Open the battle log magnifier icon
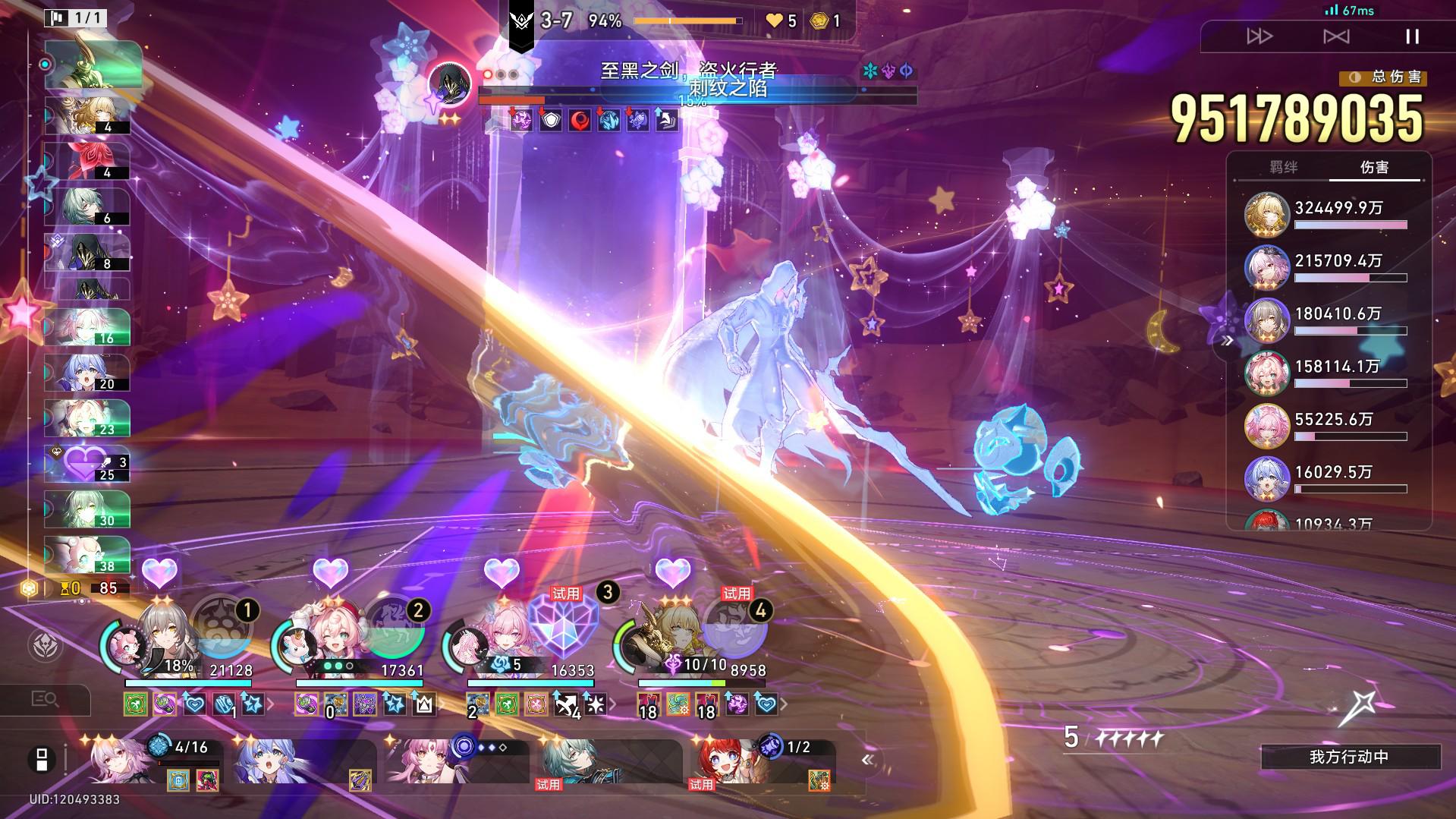1456x819 pixels. [x=44, y=699]
